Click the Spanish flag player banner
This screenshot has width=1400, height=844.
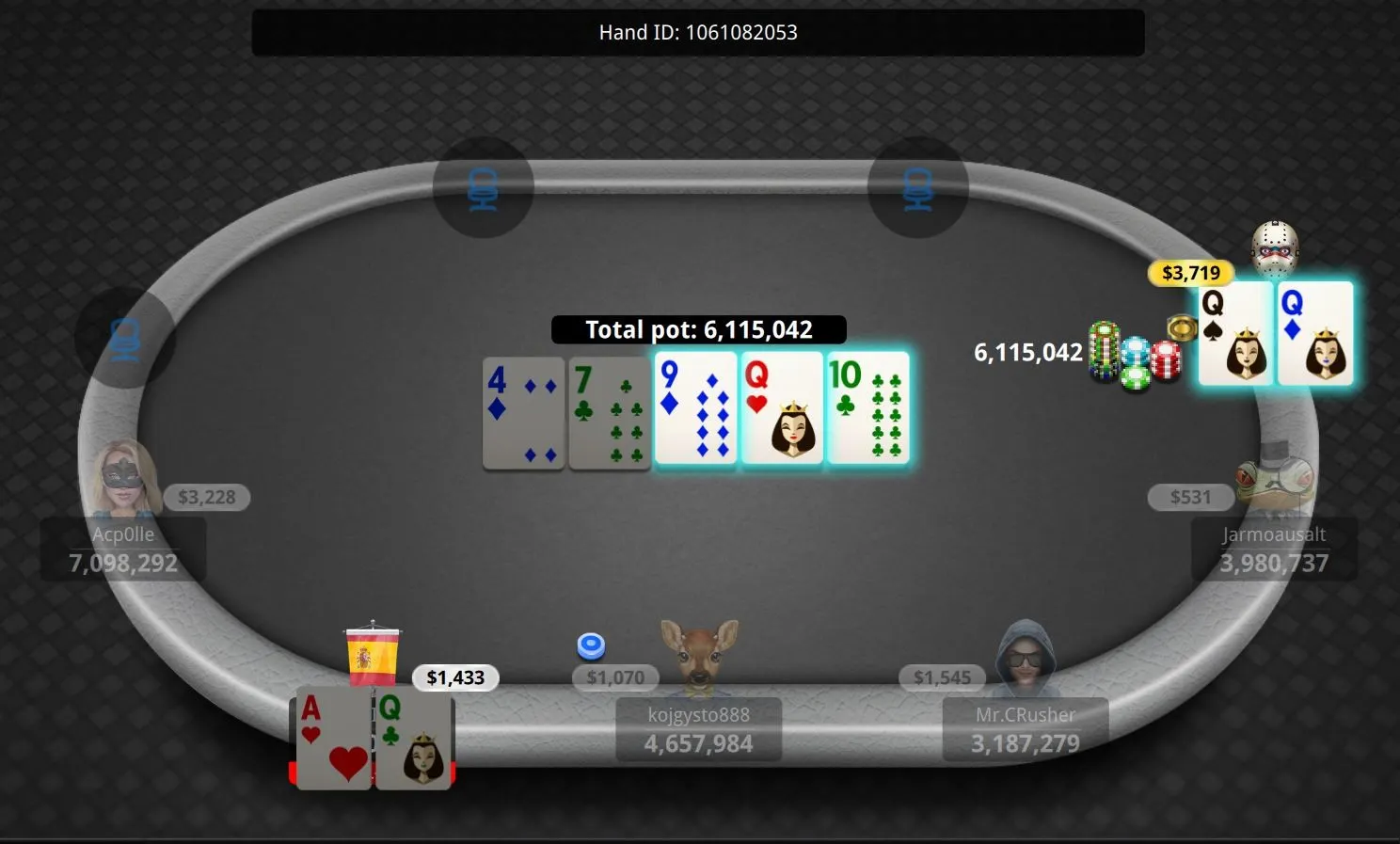click(373, 653)
